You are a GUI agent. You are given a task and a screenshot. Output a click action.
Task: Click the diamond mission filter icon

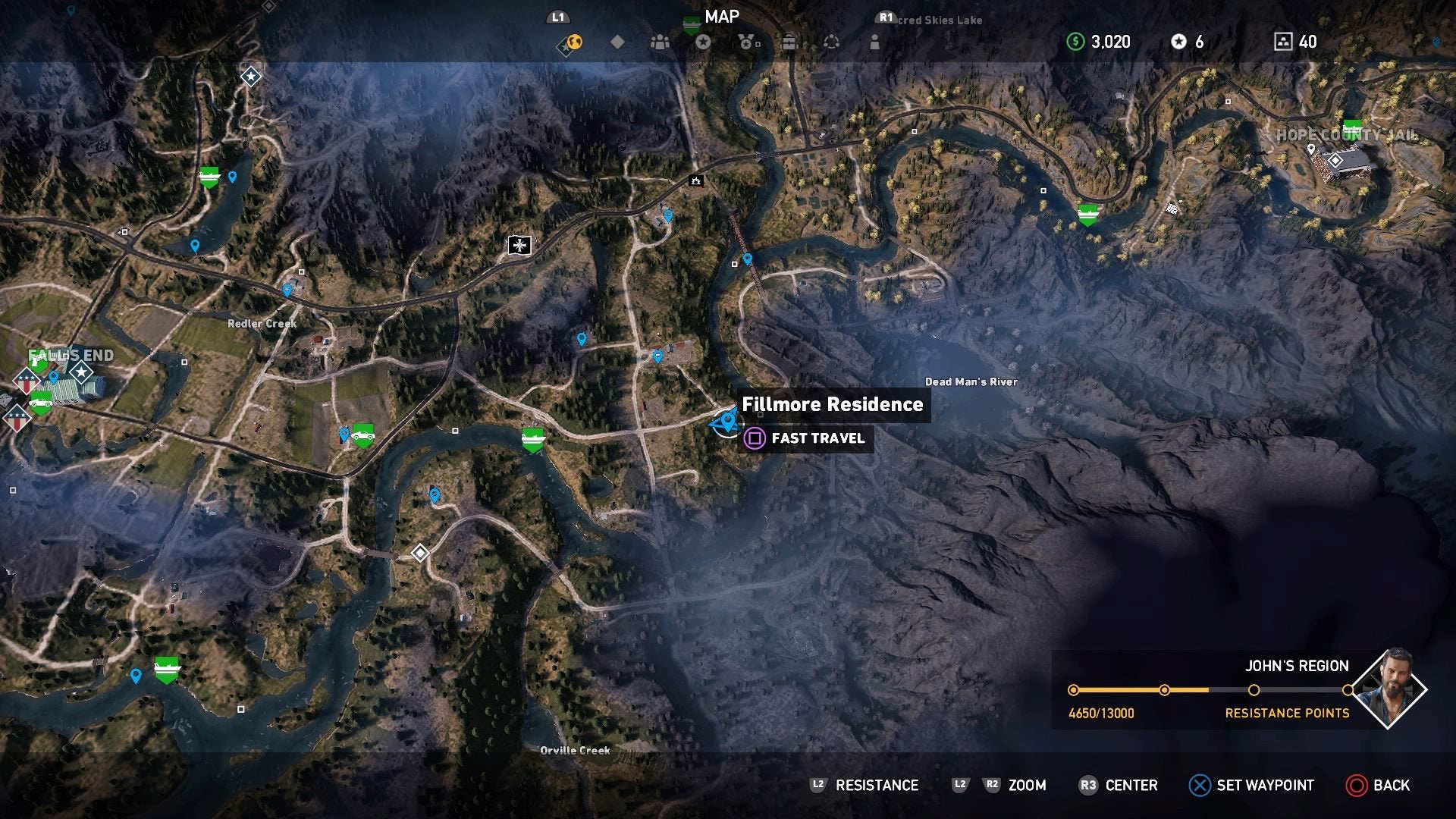tap(619, 43)
